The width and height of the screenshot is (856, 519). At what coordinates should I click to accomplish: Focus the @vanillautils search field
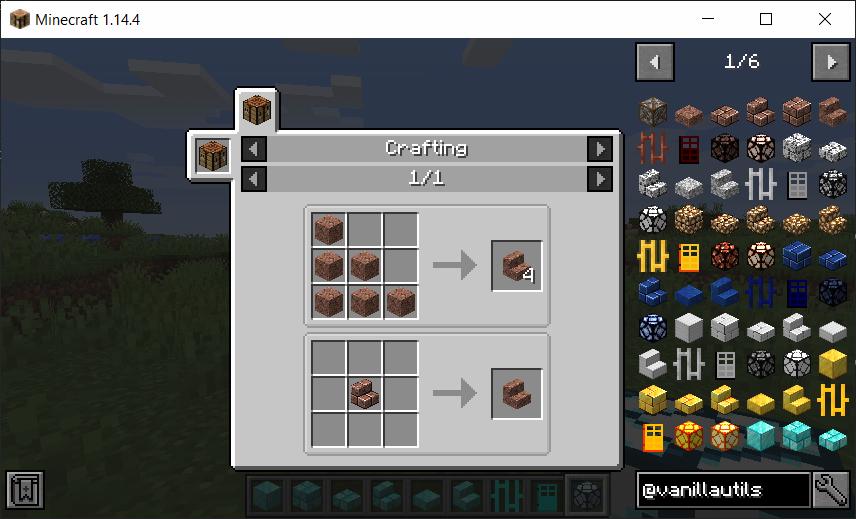tap(723, 489)
